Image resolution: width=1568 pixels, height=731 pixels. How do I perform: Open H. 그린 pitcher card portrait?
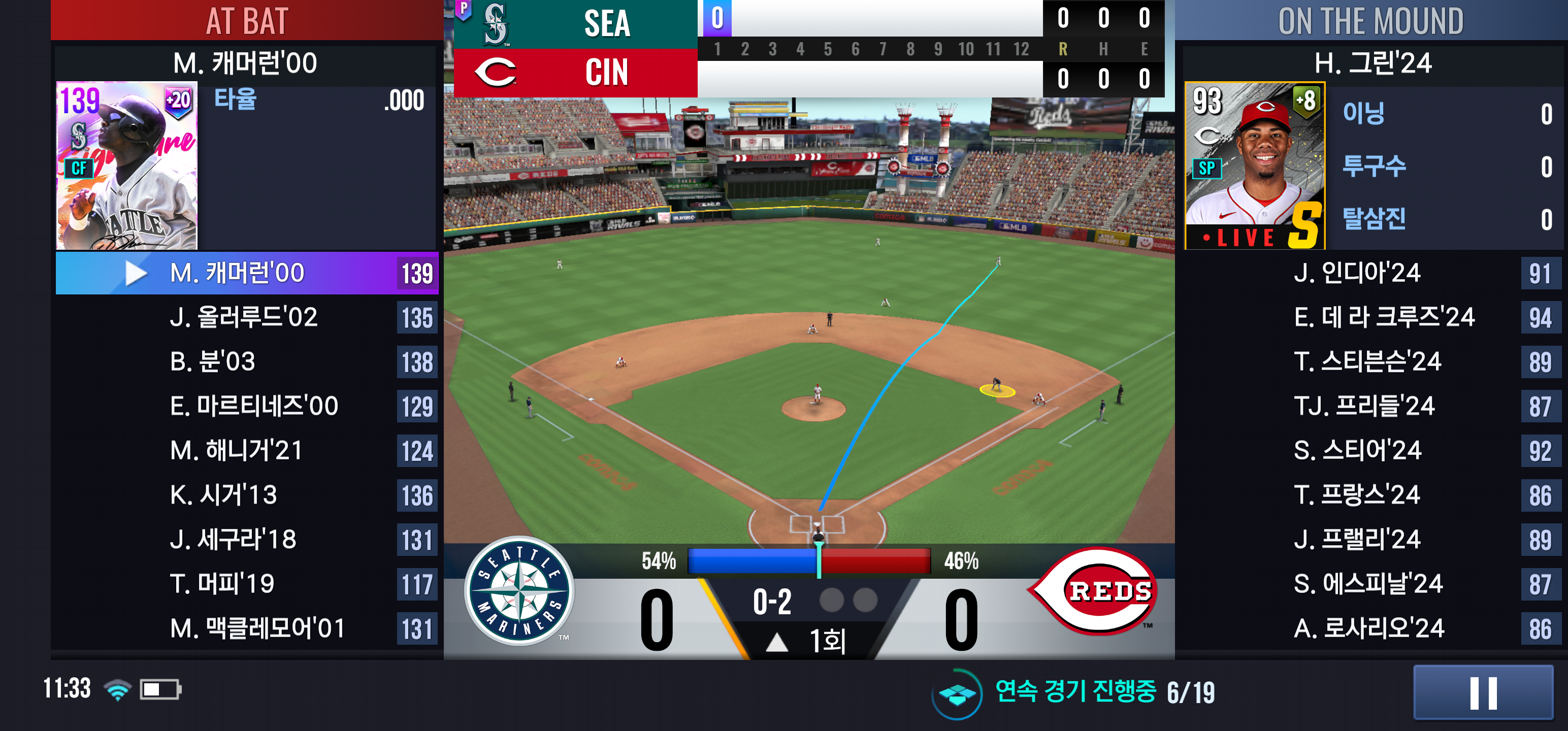tap(1254, 165)
